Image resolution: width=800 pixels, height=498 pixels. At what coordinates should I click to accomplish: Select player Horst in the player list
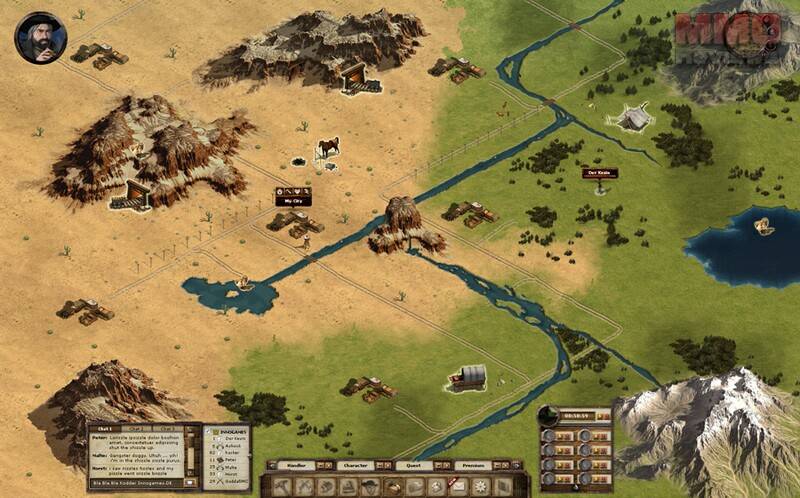coord(230,473)
